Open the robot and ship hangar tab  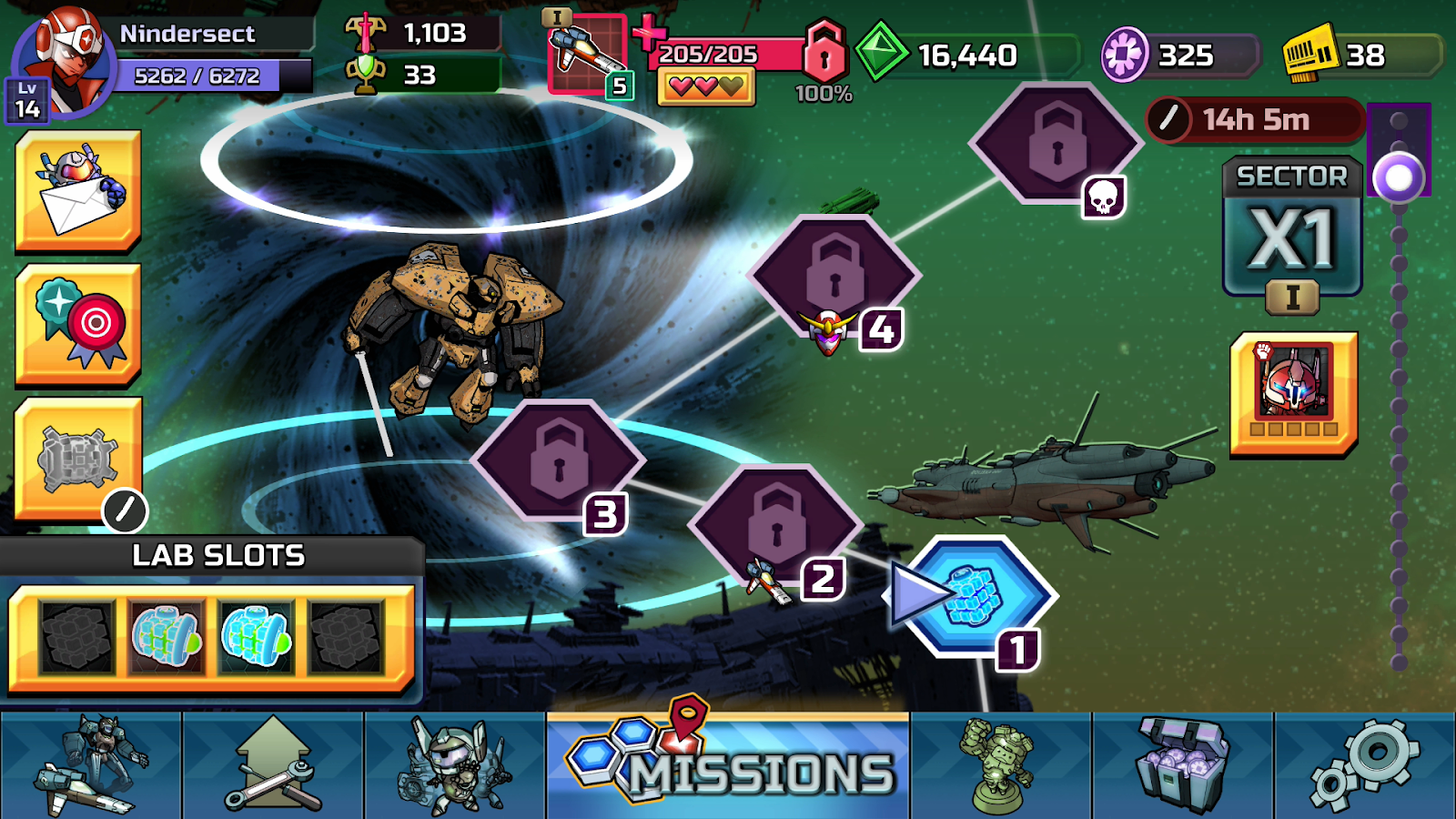pos(91,766)
